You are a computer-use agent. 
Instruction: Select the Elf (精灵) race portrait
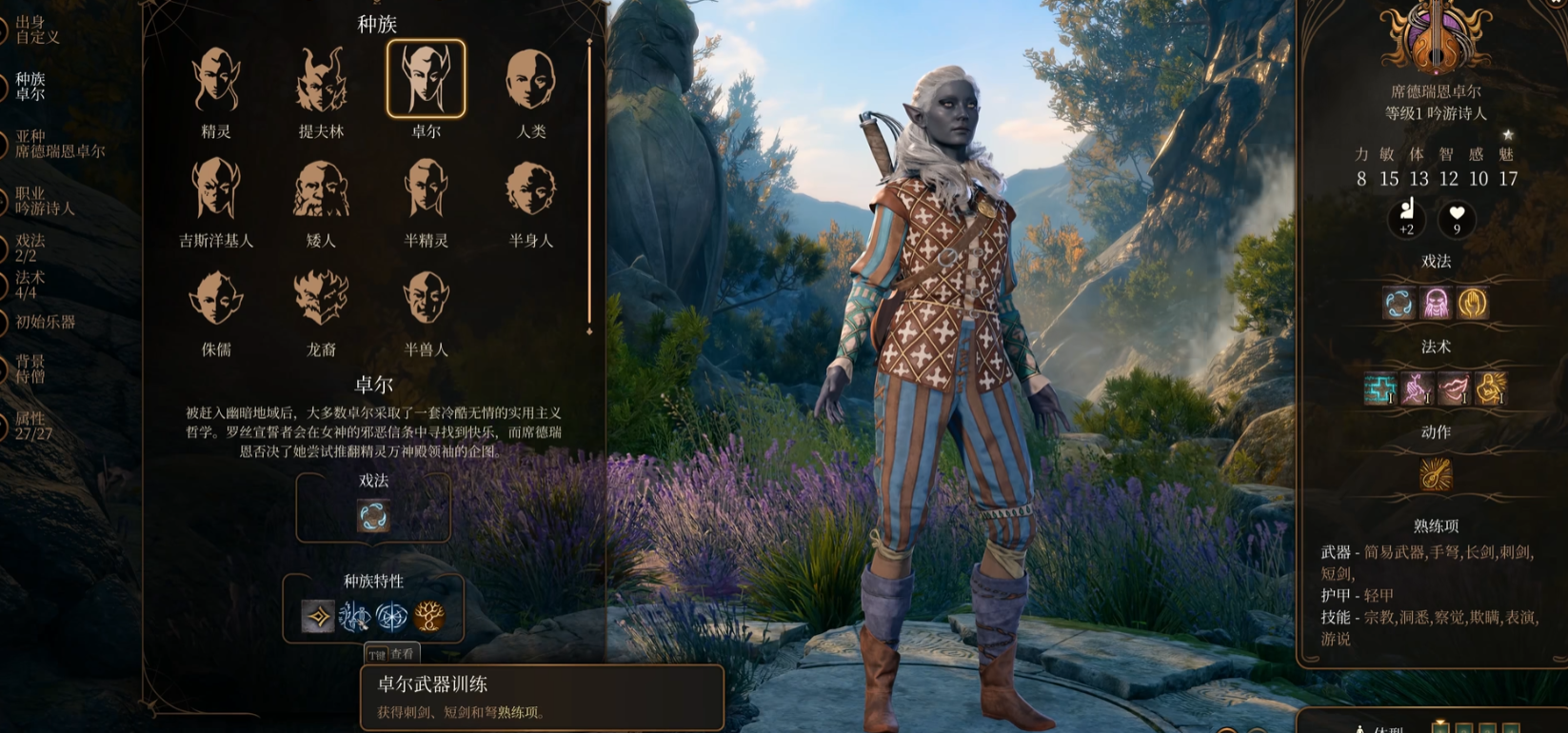point(216,80)
